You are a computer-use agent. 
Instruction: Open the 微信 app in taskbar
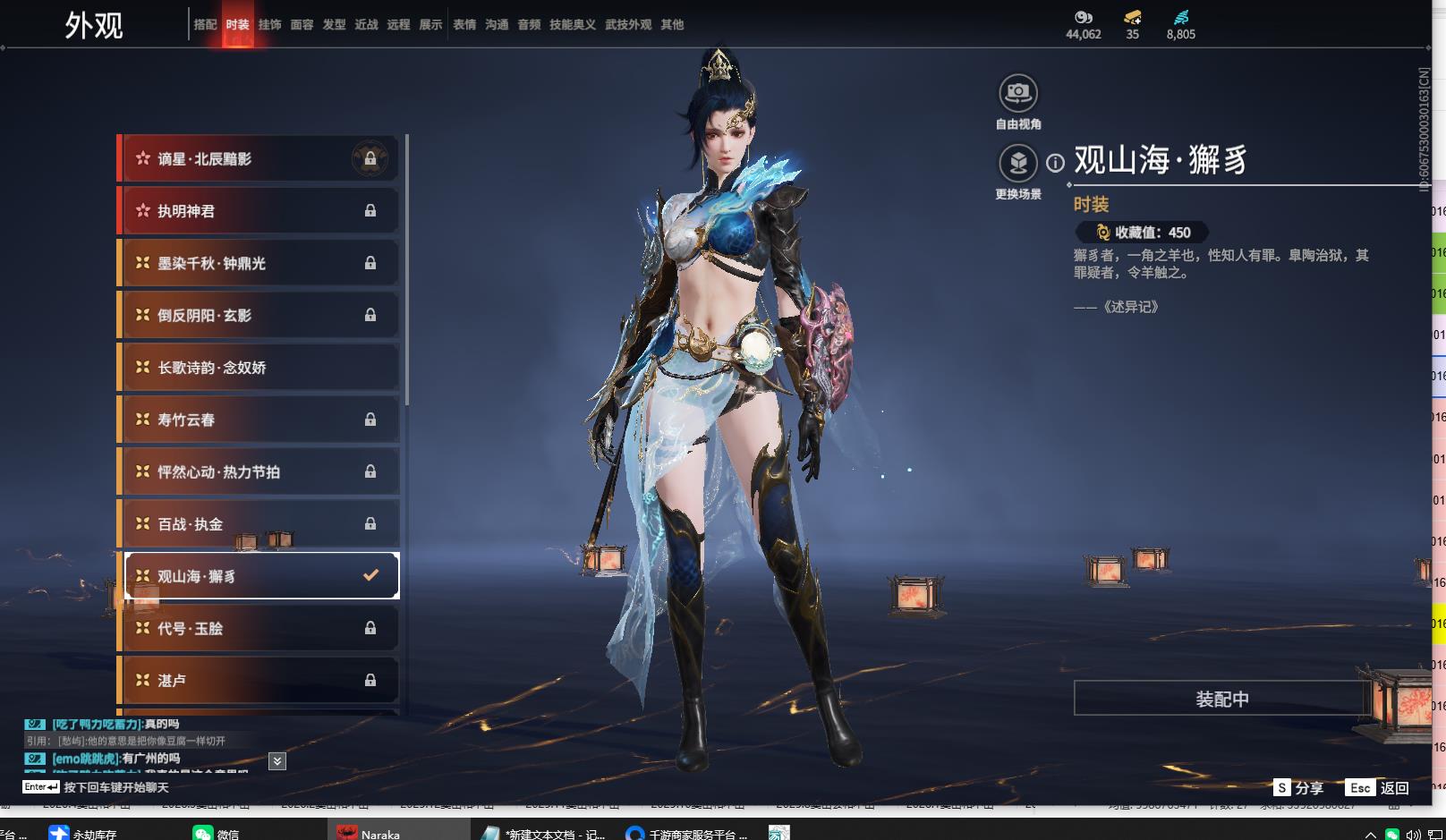pyautogui.click(x=216, y=834)
